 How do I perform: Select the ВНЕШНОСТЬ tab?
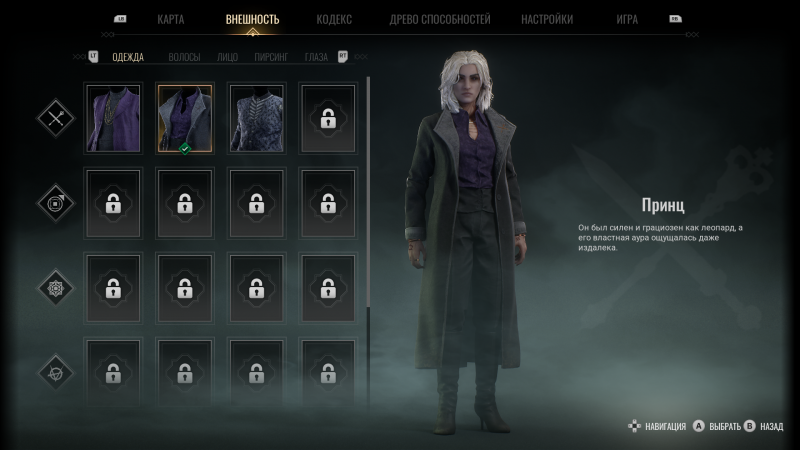(253, 19)
